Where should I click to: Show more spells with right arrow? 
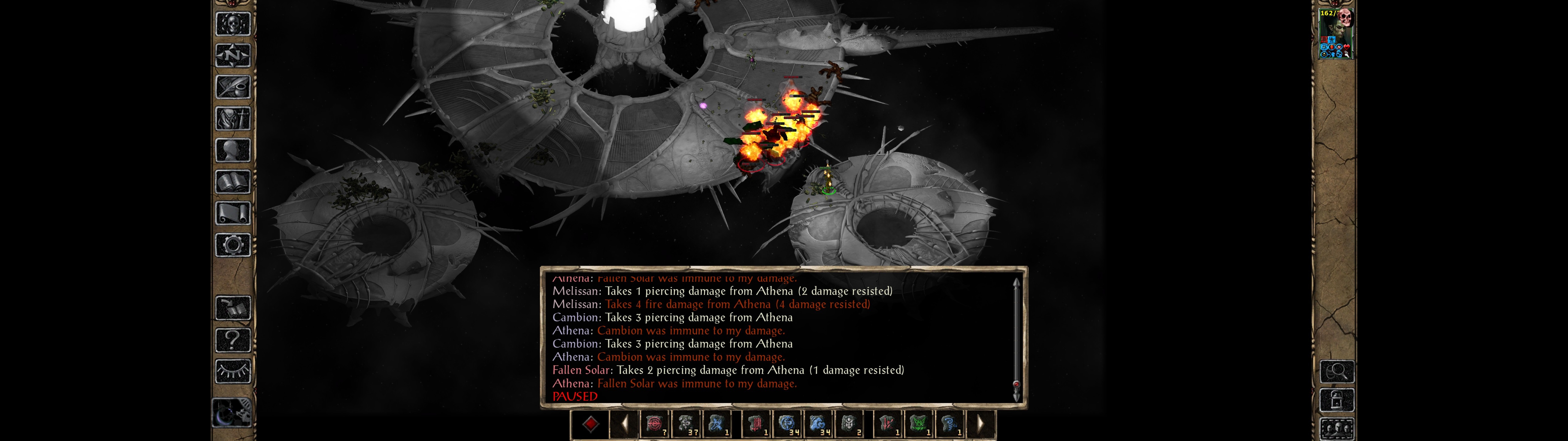(980, 424)
